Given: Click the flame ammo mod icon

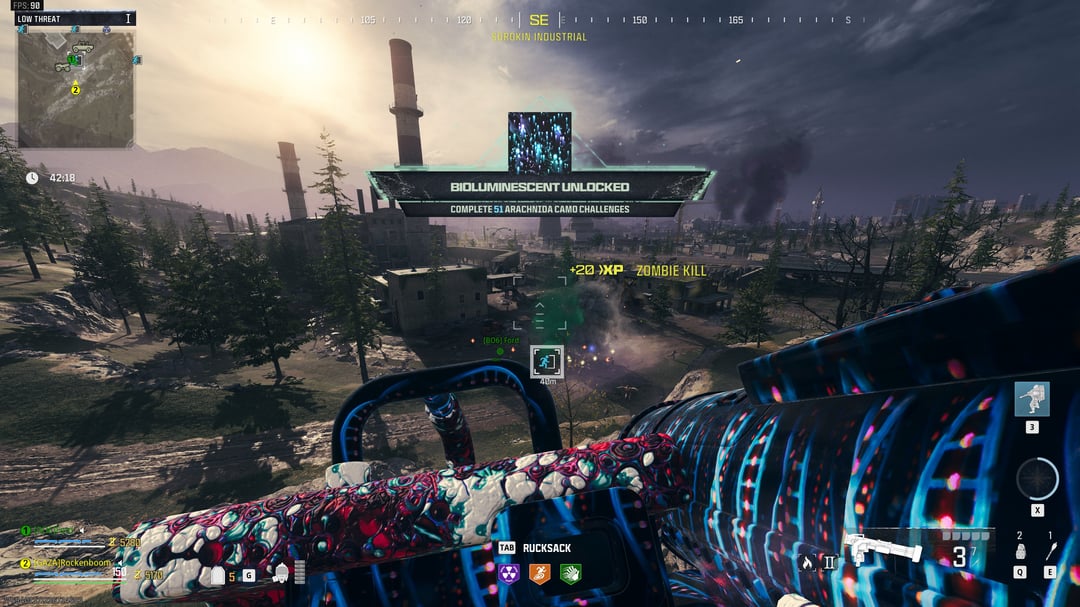Looking at the screenshot, I should 806,562.
